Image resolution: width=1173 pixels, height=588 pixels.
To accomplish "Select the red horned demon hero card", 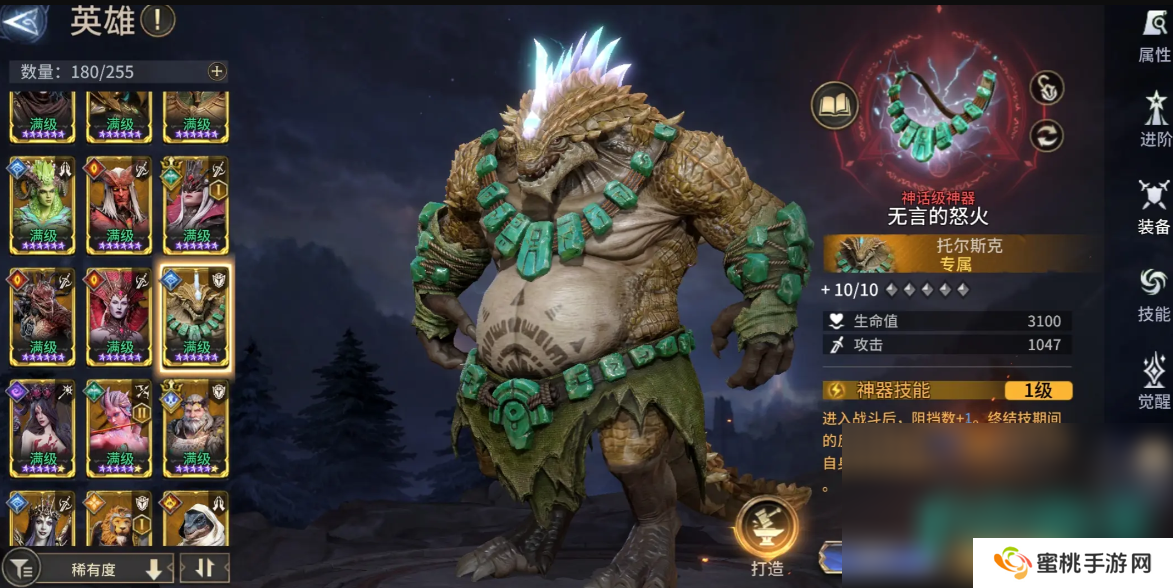I will click(120, 204).
